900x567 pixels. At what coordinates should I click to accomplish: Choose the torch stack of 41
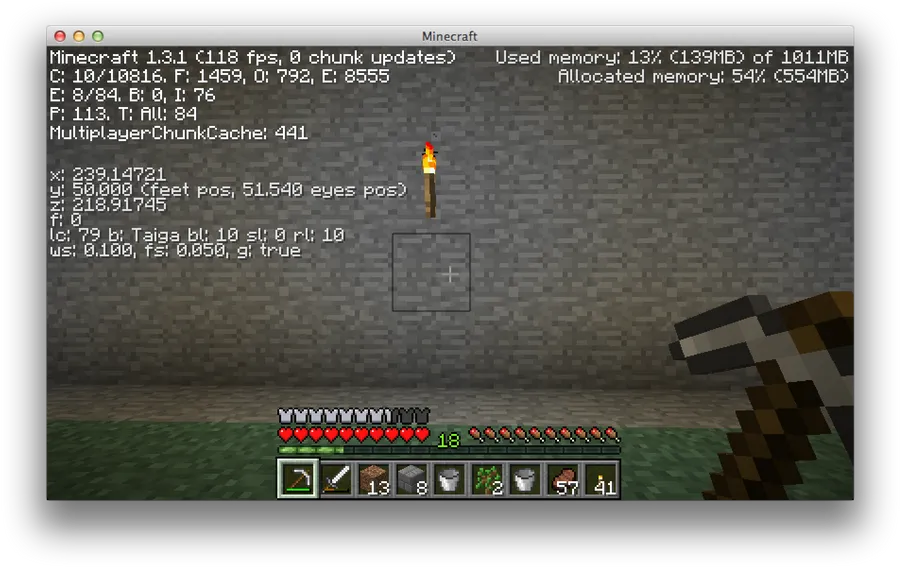click(x=601, y=479)
